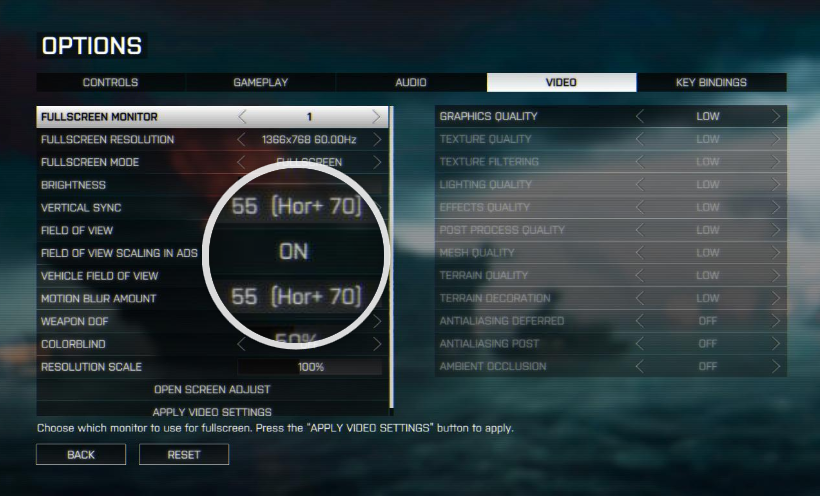
Task: Apply Video Settings
Action: (212, 411)
